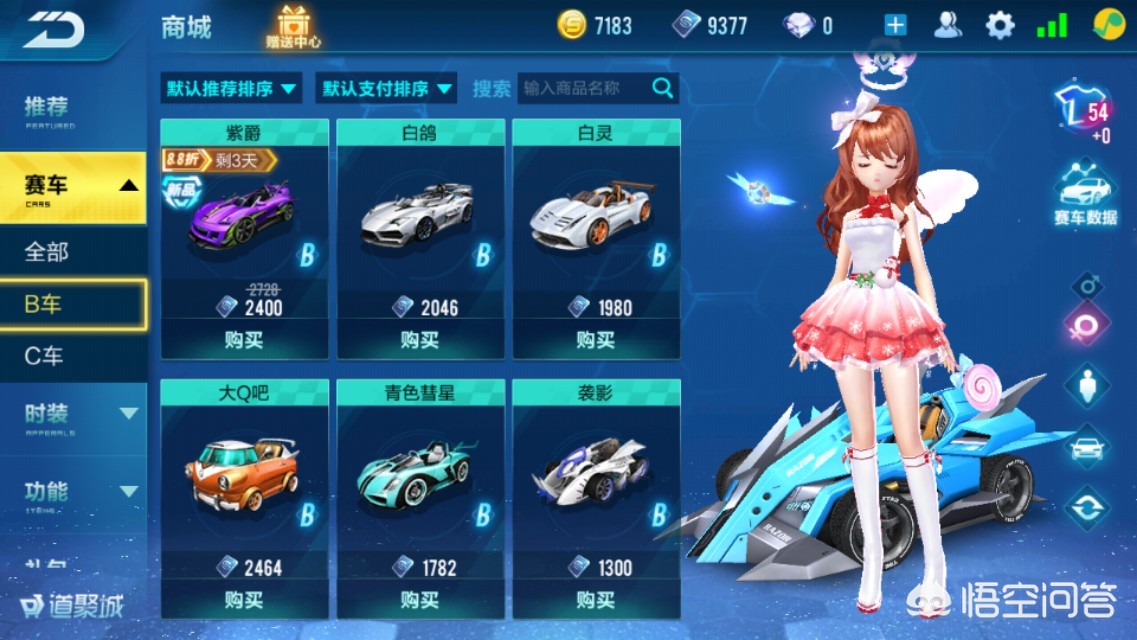Open the friends icon in top bar
The width and height of the screenshot is (1137, 640).
(x=948, y=26)
